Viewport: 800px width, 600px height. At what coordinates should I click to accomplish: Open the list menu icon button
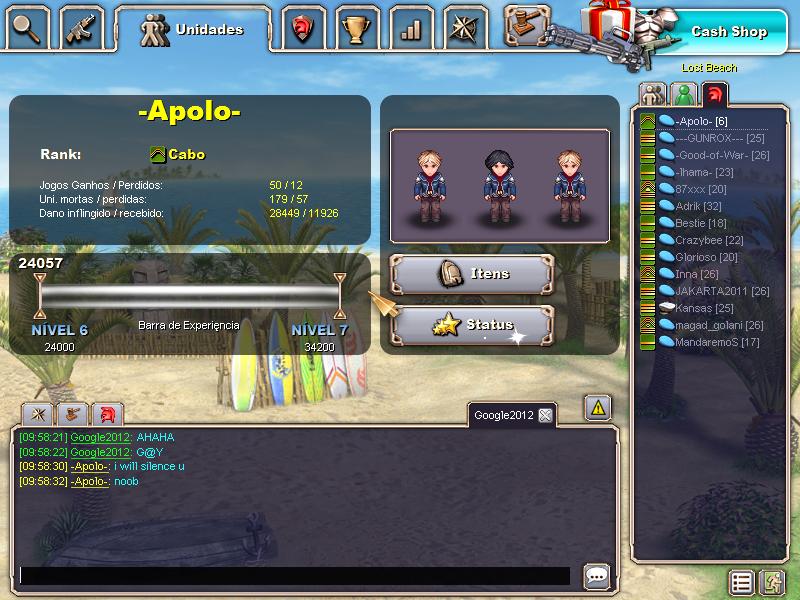pos(741,582)
